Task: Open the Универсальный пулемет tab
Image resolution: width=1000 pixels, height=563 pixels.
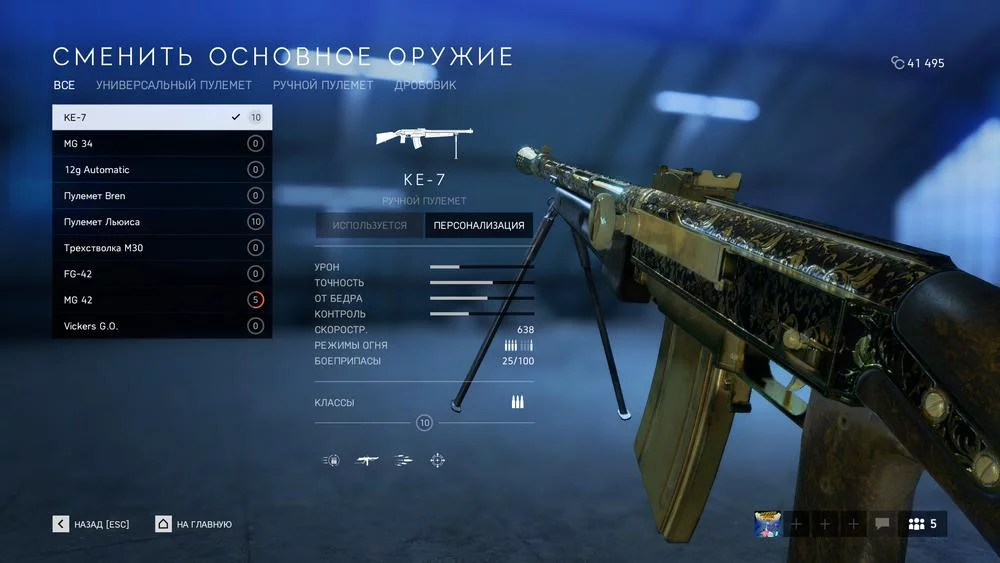Action: click(174, 86)
